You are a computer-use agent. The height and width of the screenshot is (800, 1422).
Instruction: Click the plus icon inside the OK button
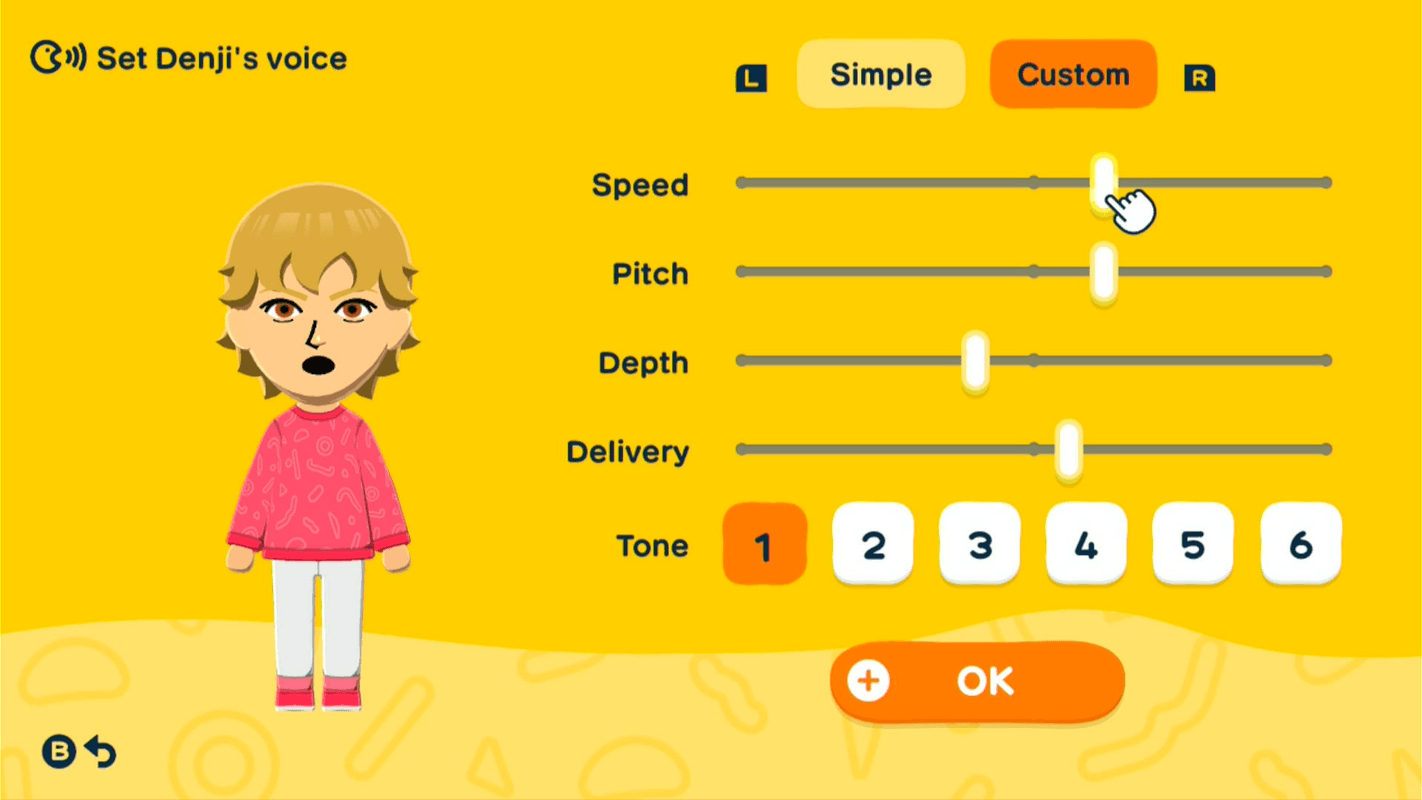click(x=866, y=681)
